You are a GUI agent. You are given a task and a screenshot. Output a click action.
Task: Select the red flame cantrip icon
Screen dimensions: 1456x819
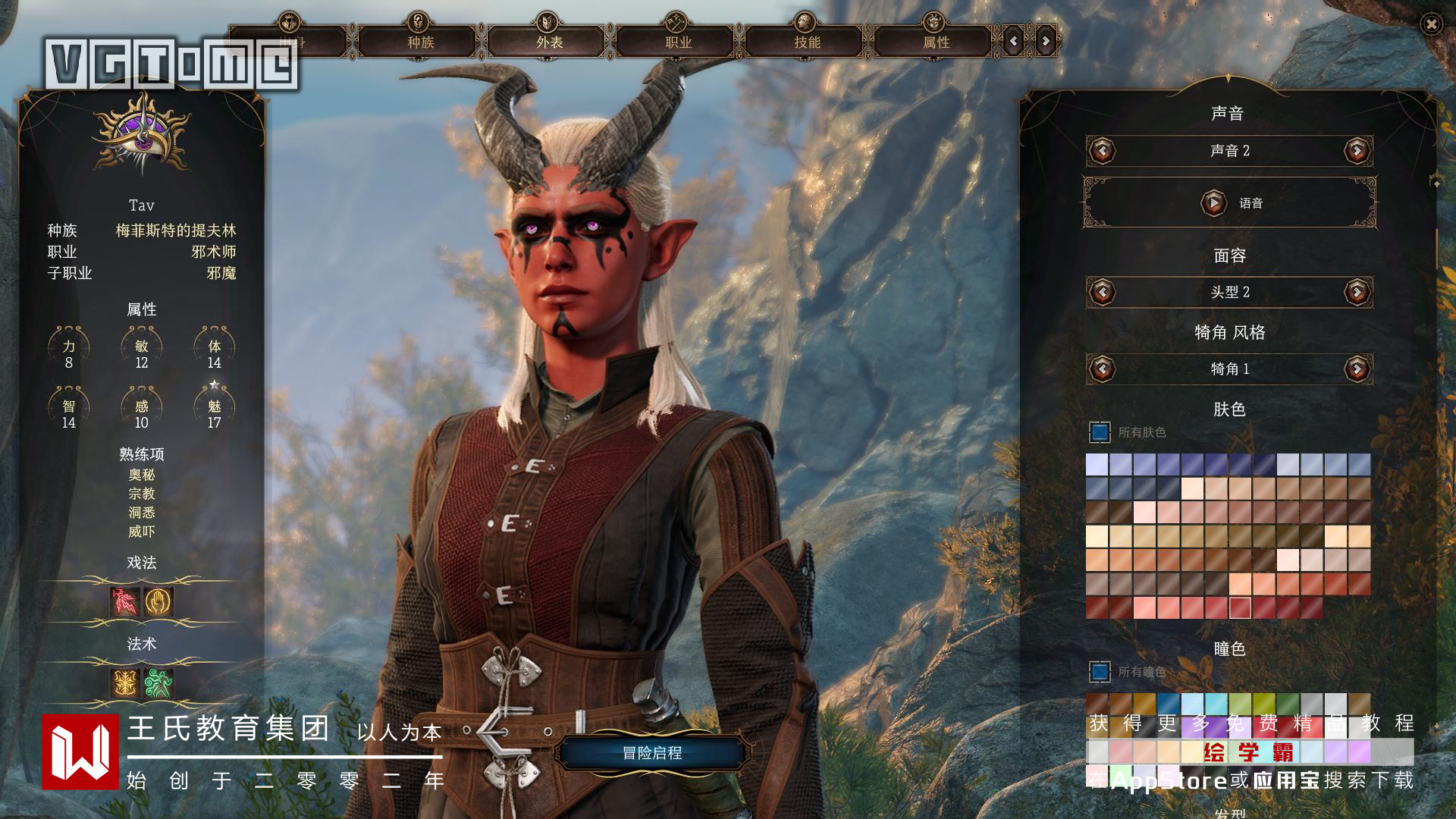coord(125,602)
